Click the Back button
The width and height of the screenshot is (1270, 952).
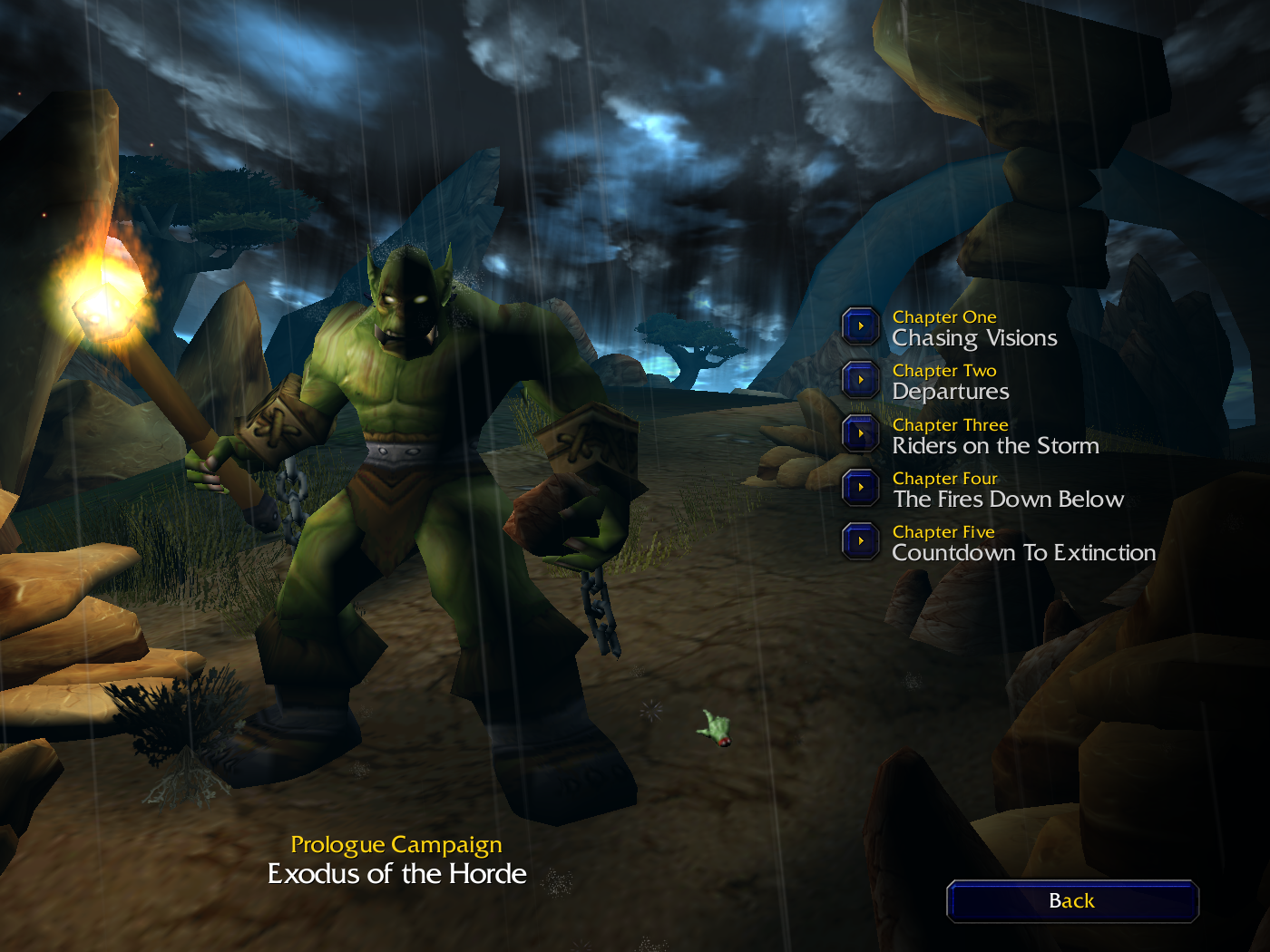pyautogui.click(x=1072, y=901)
